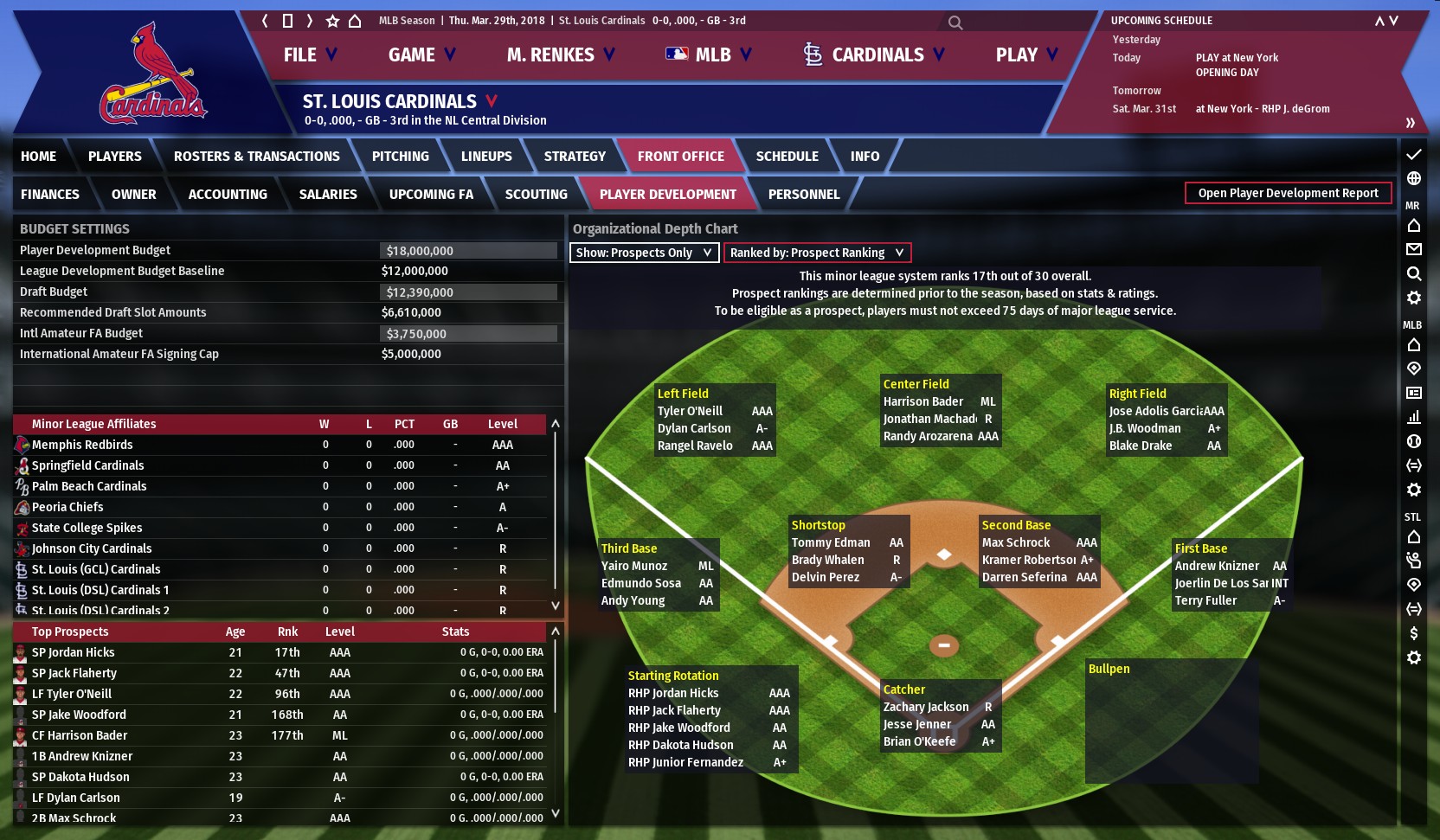Image resolution: width=1440 pixels, height=840 pixels.
Task: Select Harrison Bader in Center Field
Action: (x=923, y=401)
